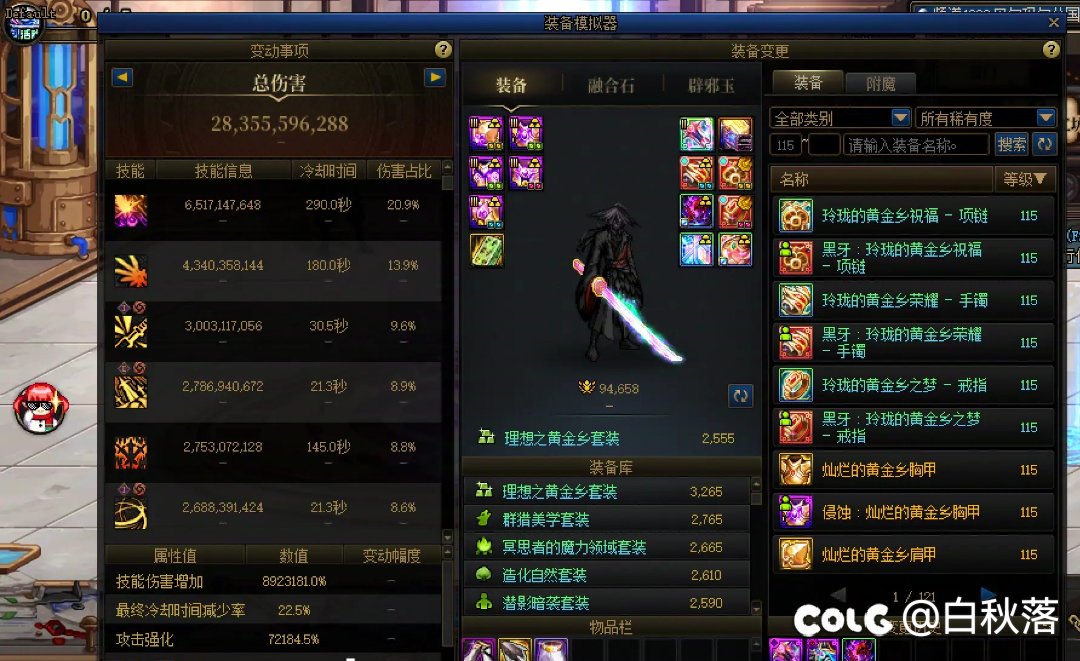Click the refresh button below the character preview

(740, 395)
